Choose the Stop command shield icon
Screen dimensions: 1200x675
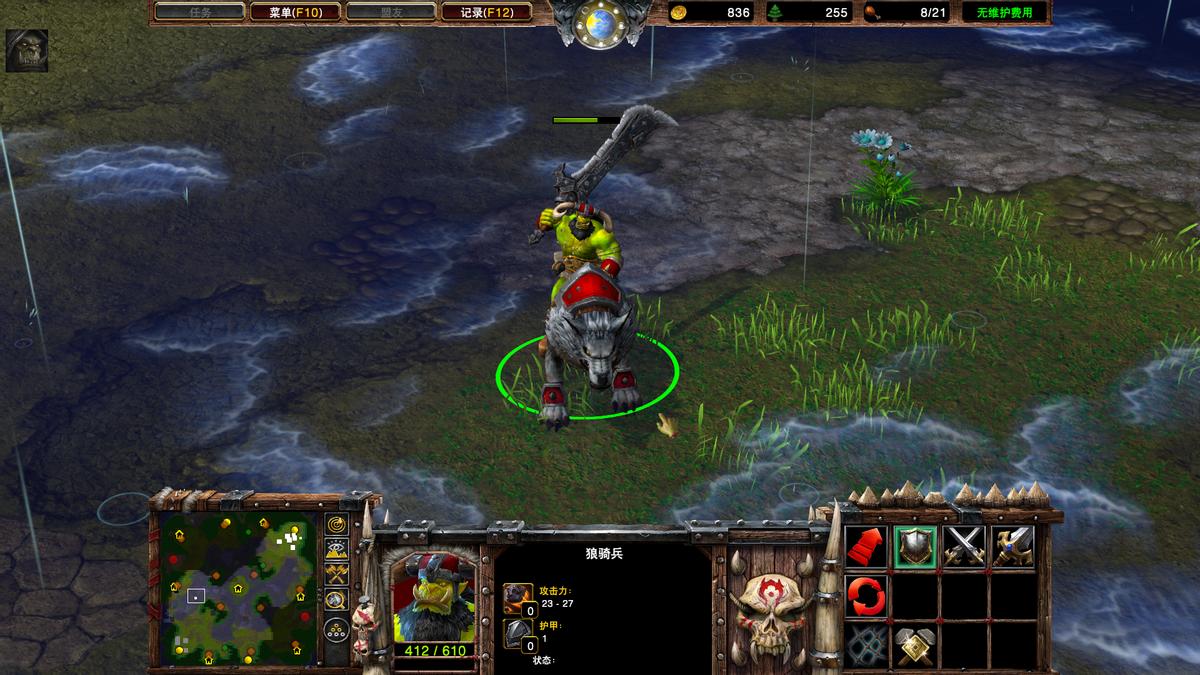point(915,547)
